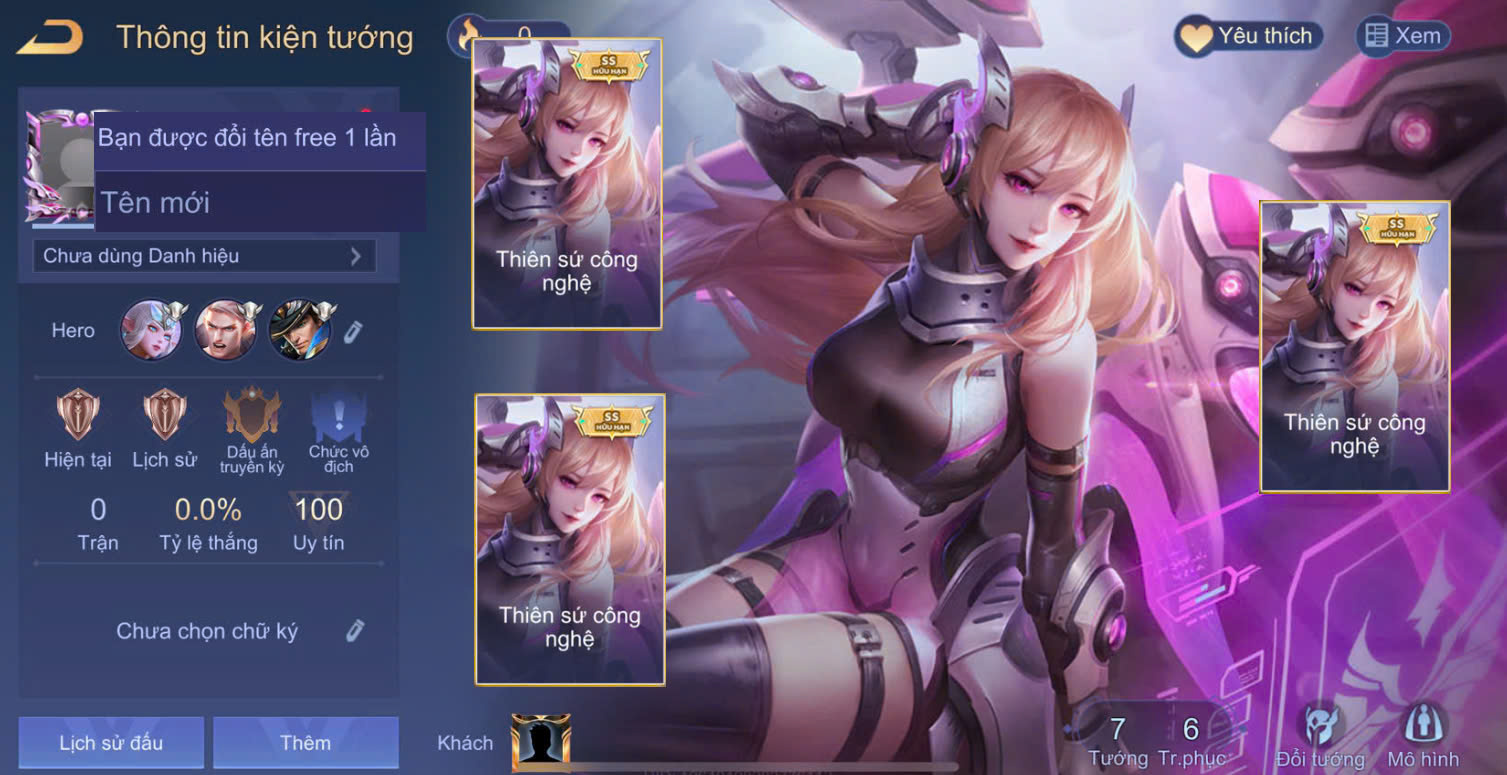Image resolution: width=1507 pixels, height=775 pixels.
Task: Edit favorite heroes with the pencil icon
Action: 355,331
